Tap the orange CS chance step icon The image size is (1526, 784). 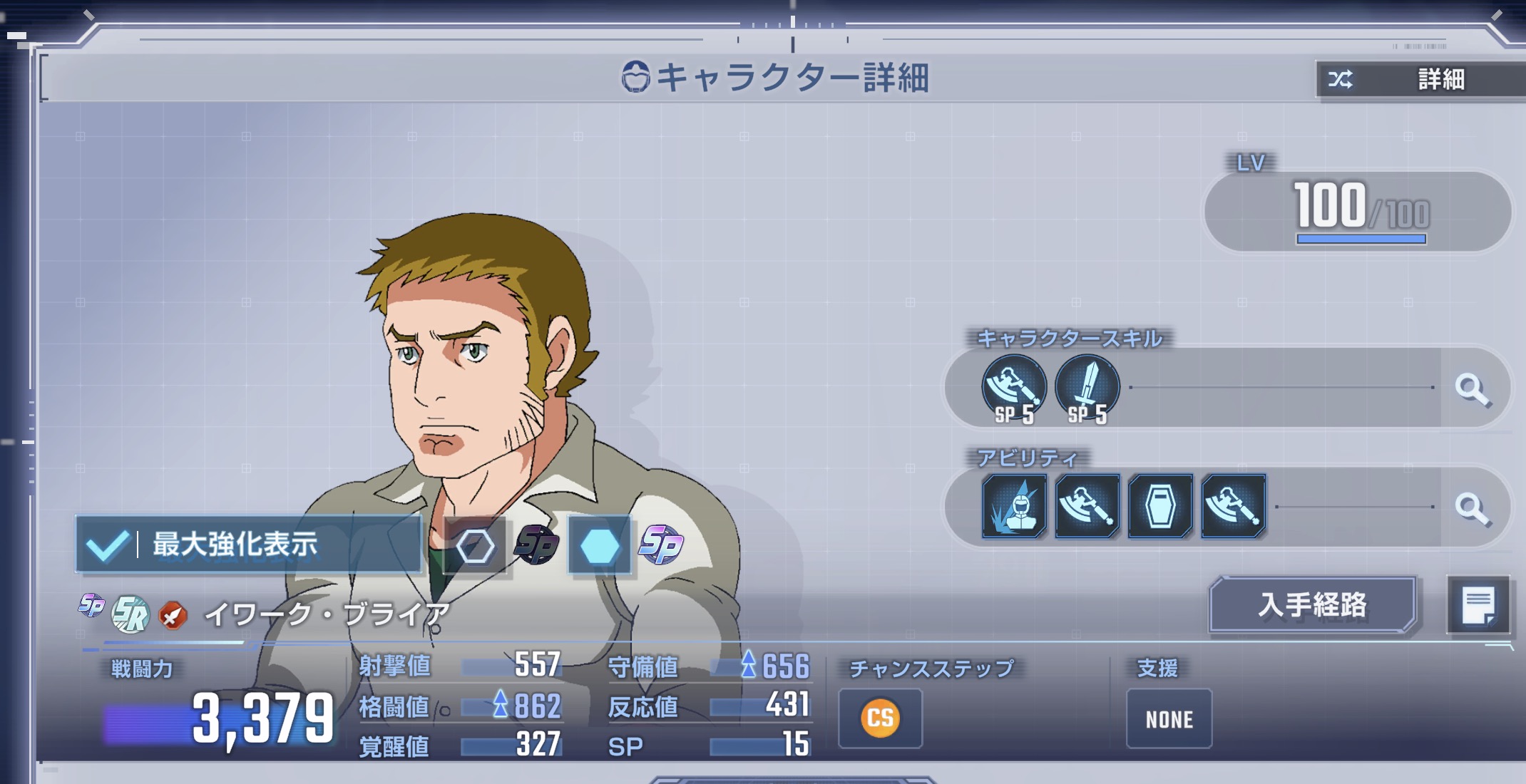coord(880,718)
